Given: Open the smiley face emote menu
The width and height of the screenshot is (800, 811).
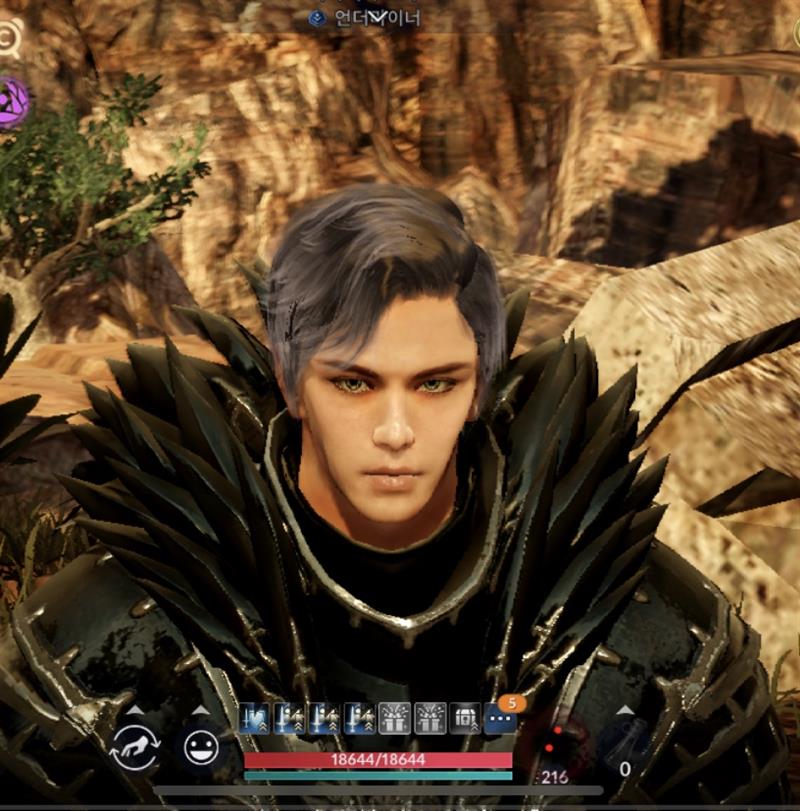Looking at the screenshot, I should point(201,748).
